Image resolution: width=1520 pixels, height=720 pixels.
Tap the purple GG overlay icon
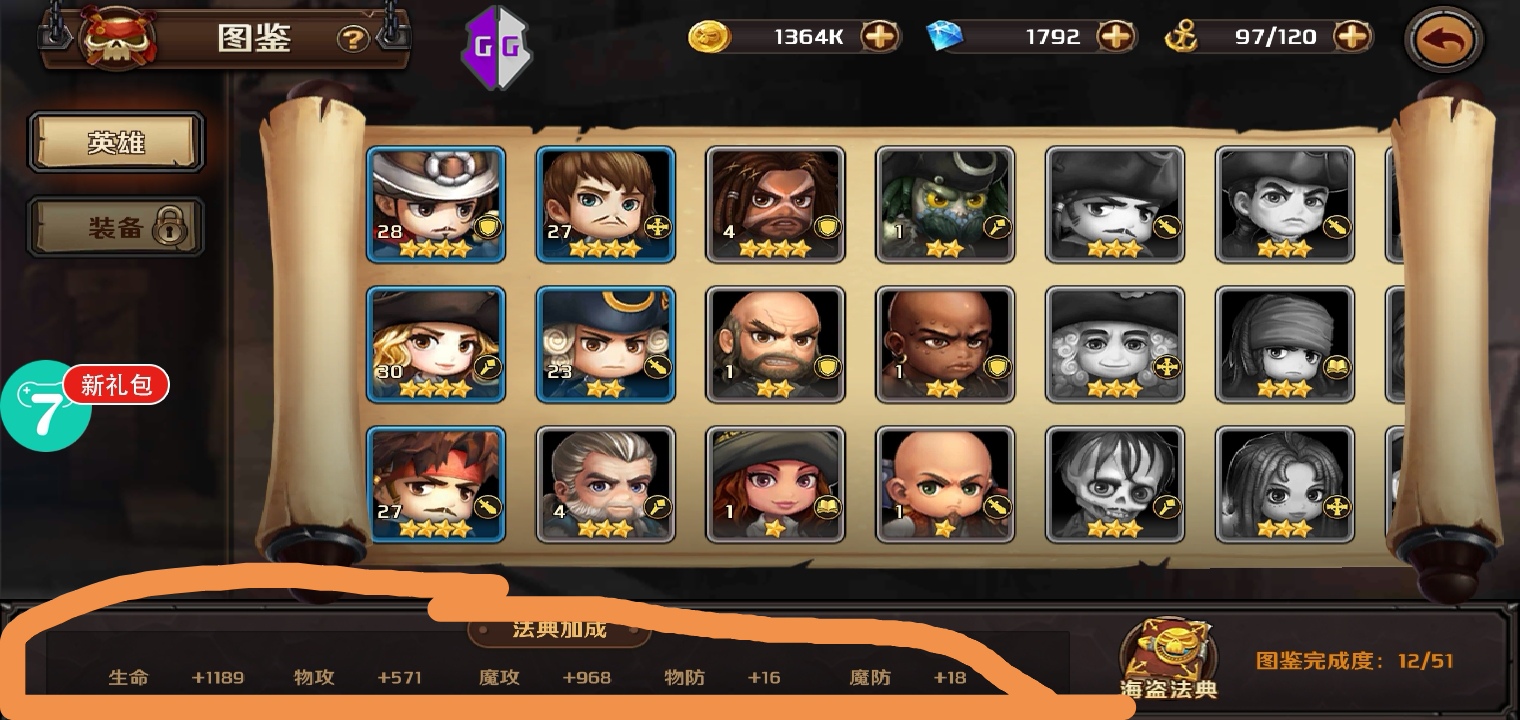coord(496,46)
